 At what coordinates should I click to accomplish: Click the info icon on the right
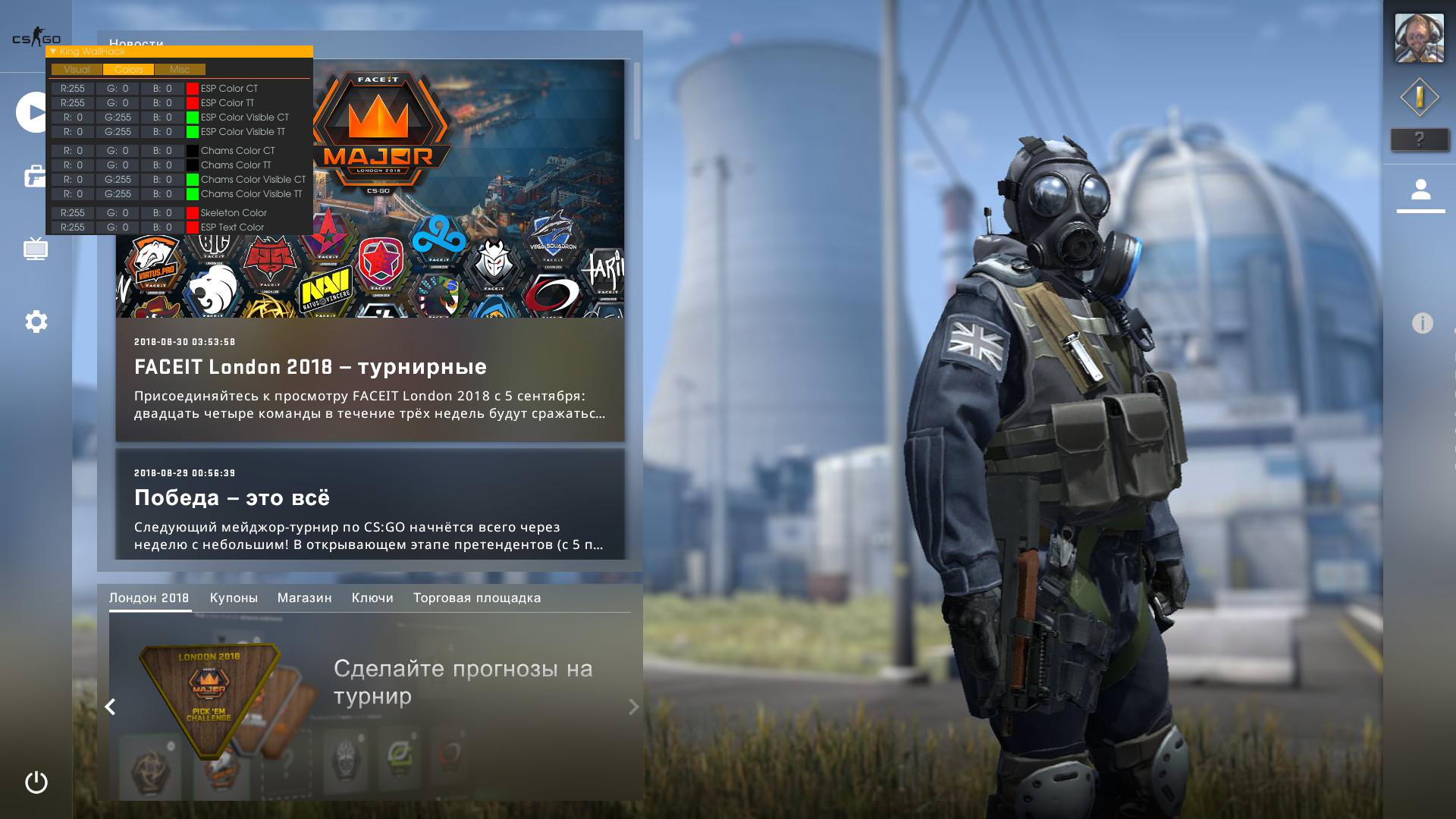tap(1422, 324)
